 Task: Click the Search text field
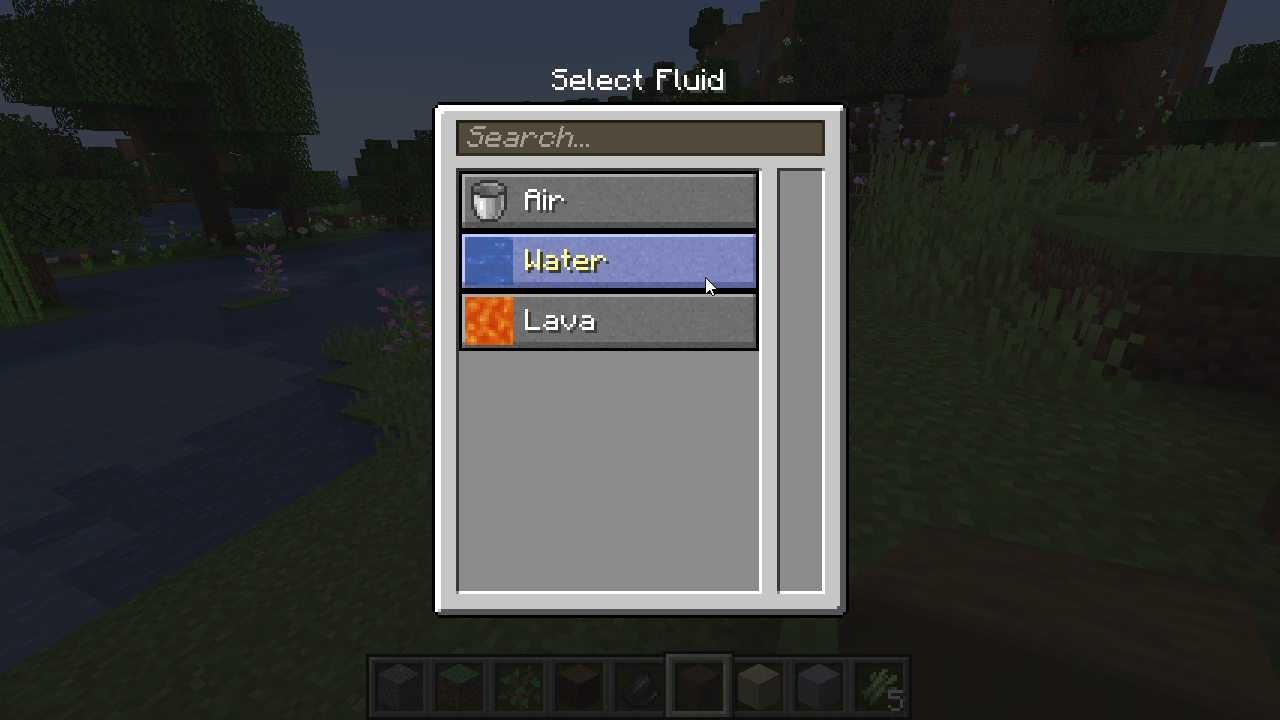coord(640,138)
